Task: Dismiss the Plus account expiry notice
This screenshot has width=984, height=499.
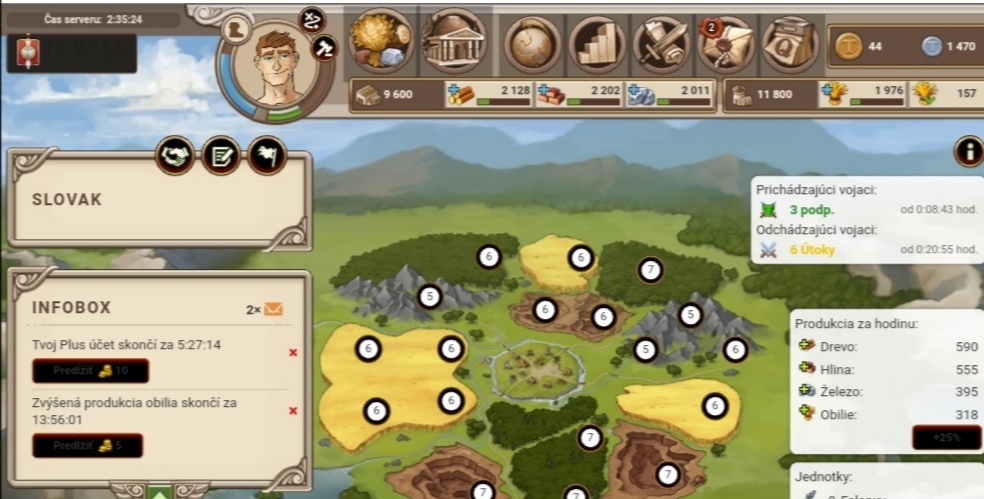Action: click(293, 352)
